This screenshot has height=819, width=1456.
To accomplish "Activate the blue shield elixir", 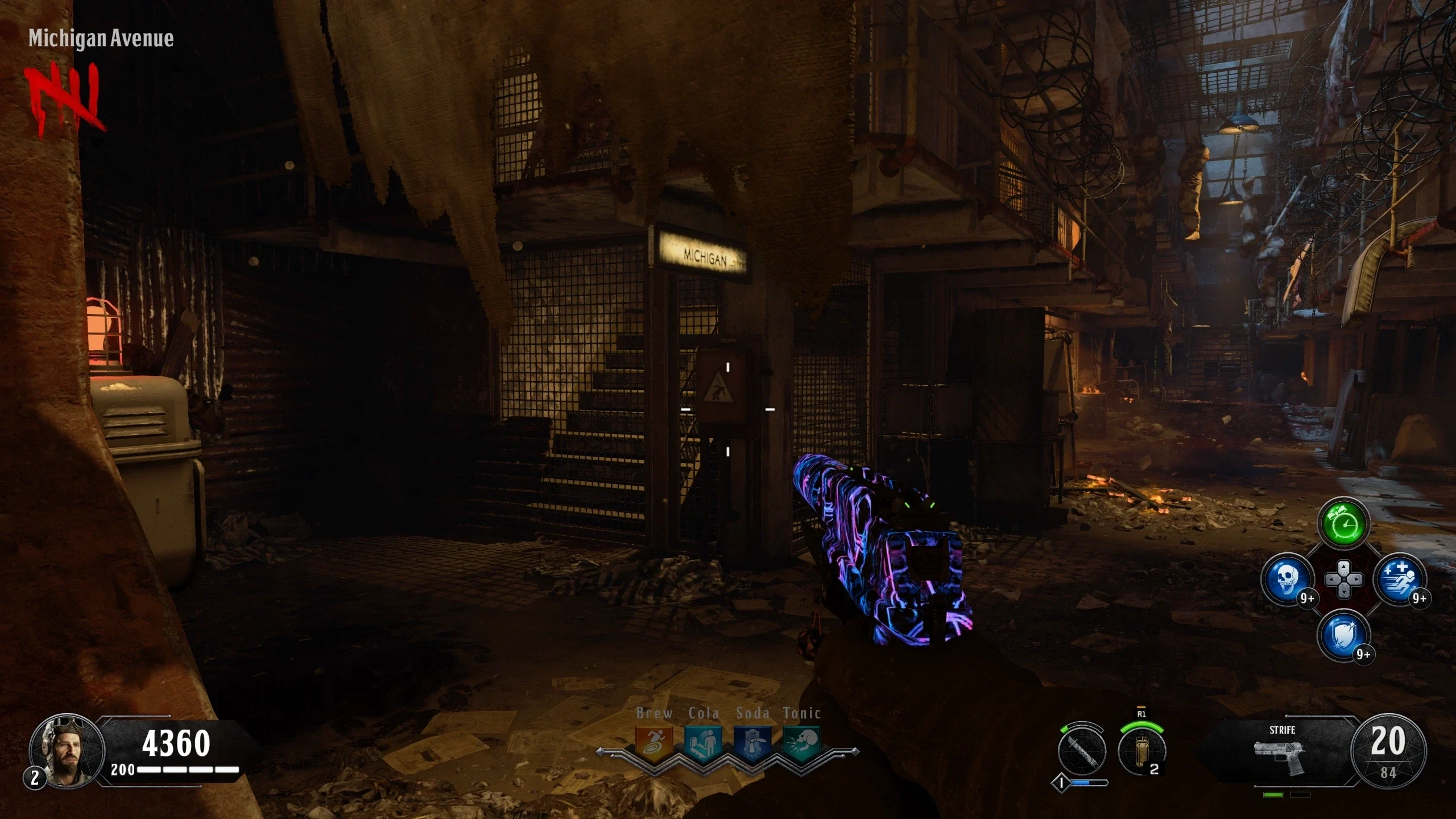I will click(x=1344, y=635).
